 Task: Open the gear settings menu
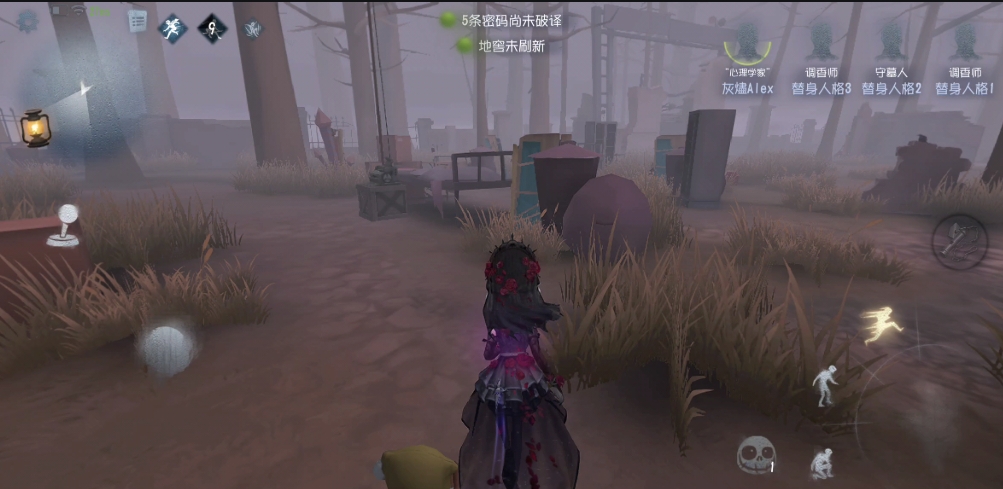coord(27,19)
